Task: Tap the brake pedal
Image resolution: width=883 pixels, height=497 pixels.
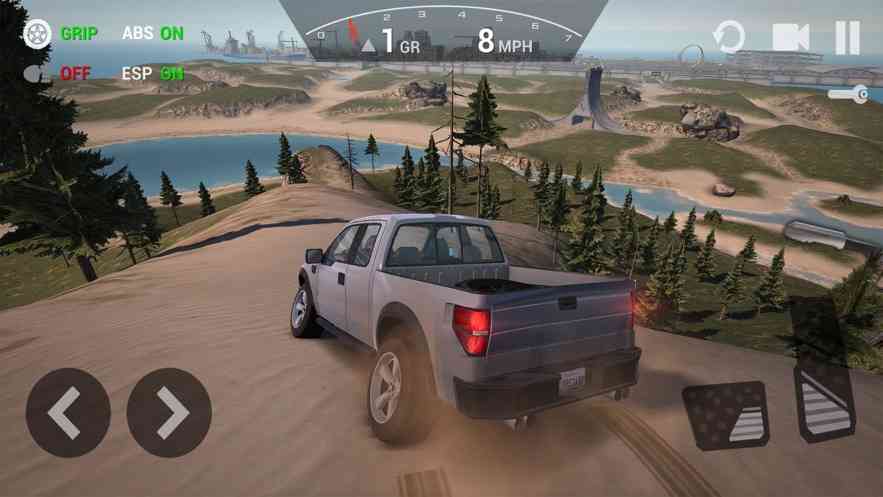Action: [x=725, y=413]
